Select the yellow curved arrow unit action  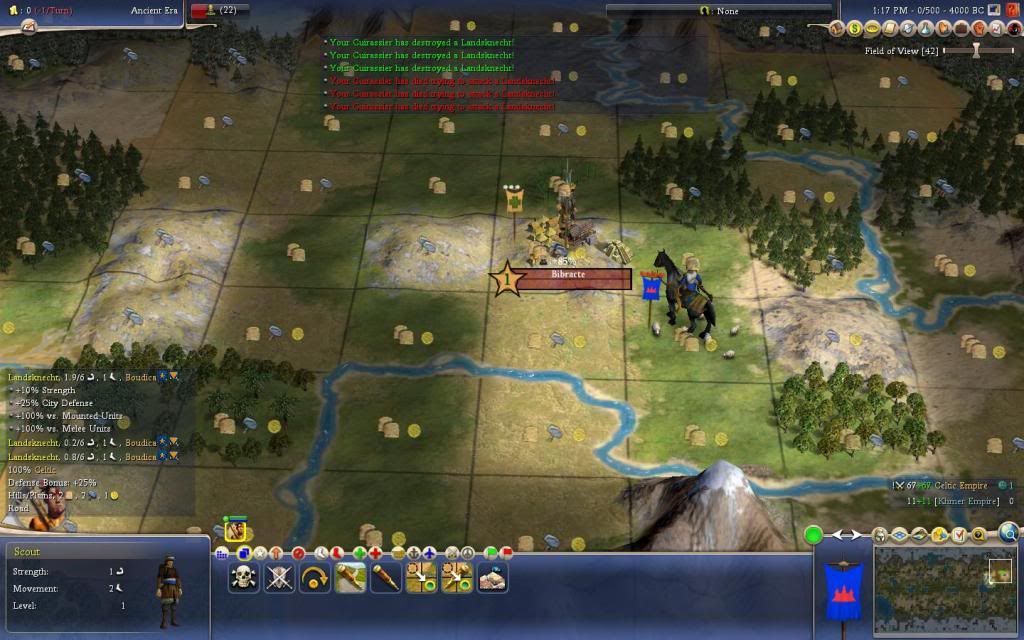point(315,577)
